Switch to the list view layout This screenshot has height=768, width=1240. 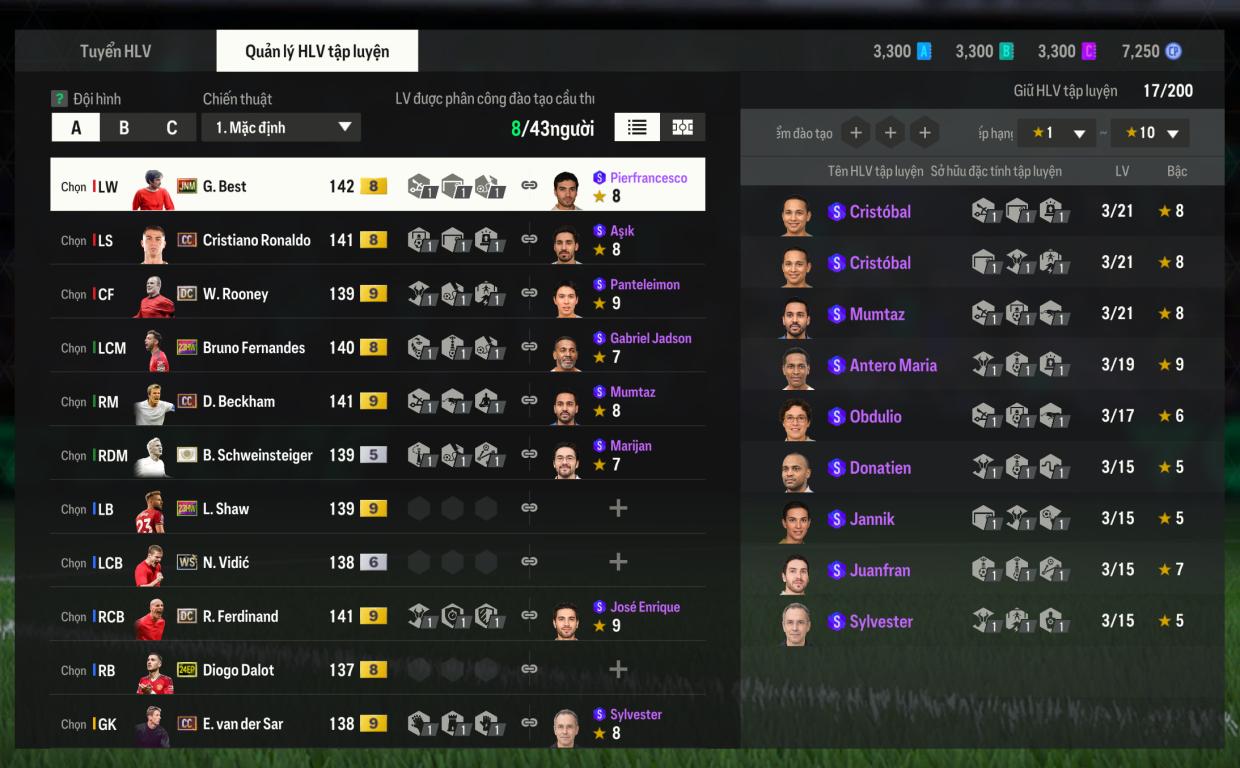[x=637, y=127]
